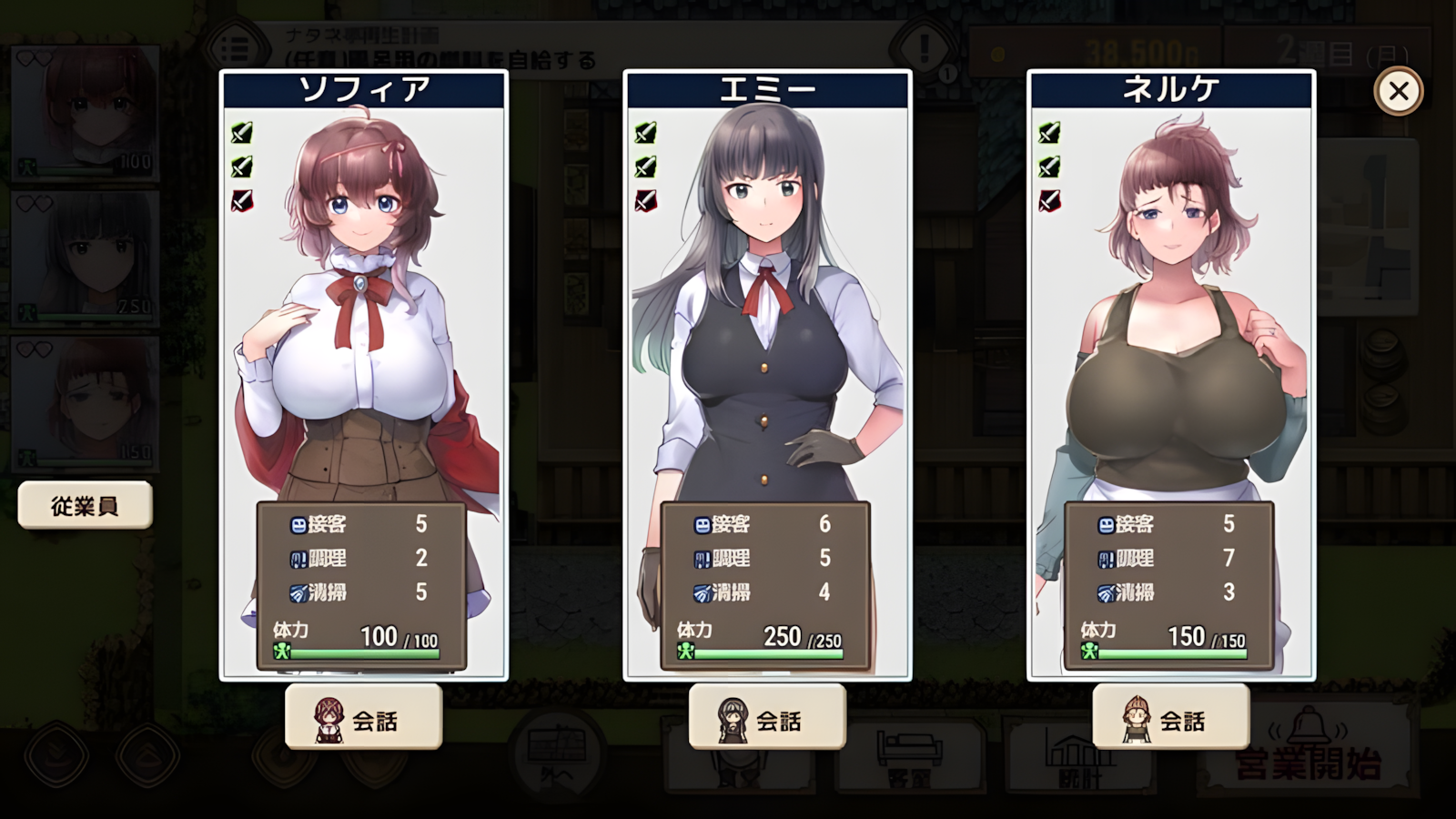The height and width of the screenshot is (819, 1456).
Task: Select the black-haired Emmy portrait thumbnail
Action: (x=86, y=258)
